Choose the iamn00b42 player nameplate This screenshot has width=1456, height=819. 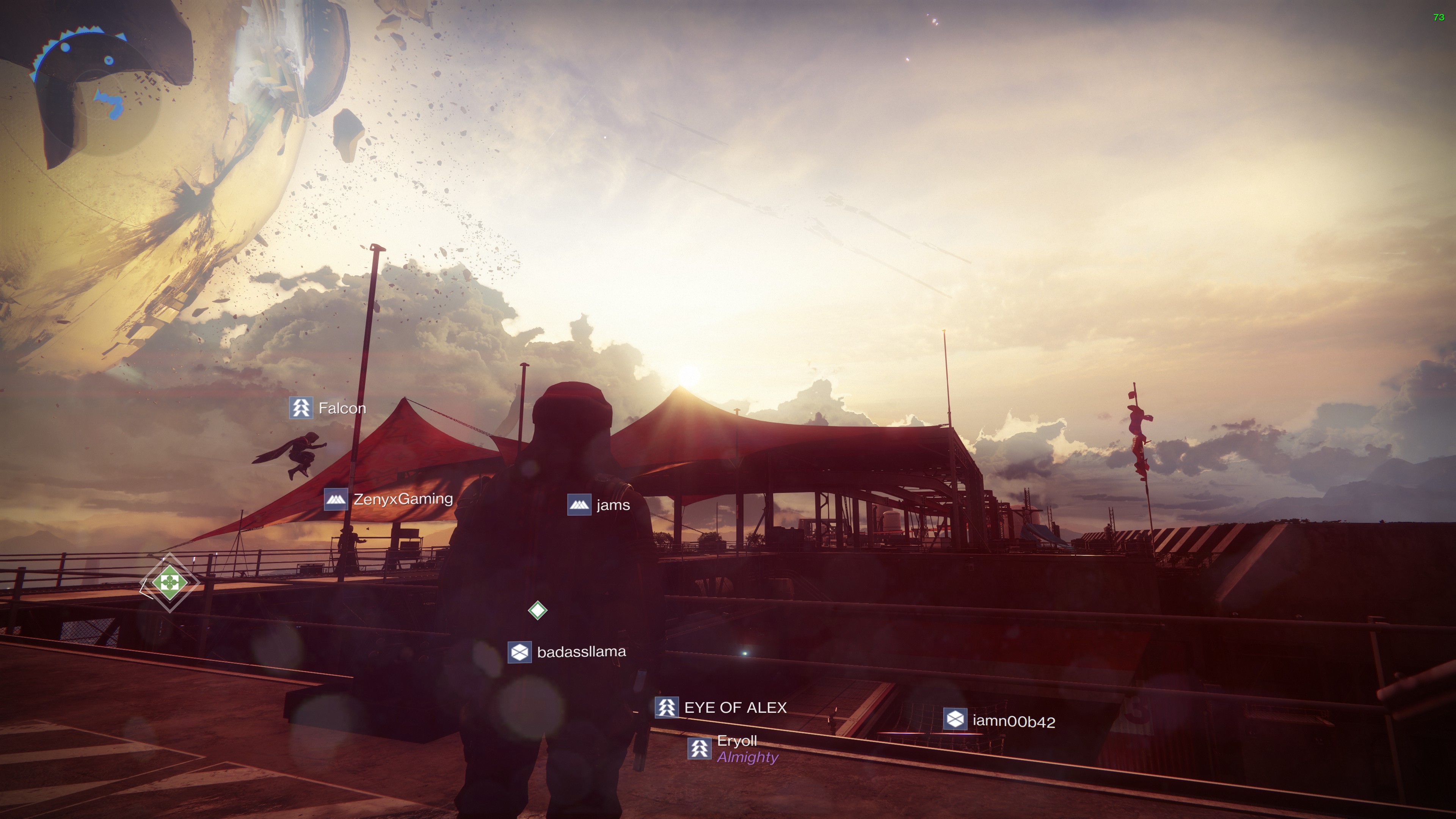click(999, 721)
